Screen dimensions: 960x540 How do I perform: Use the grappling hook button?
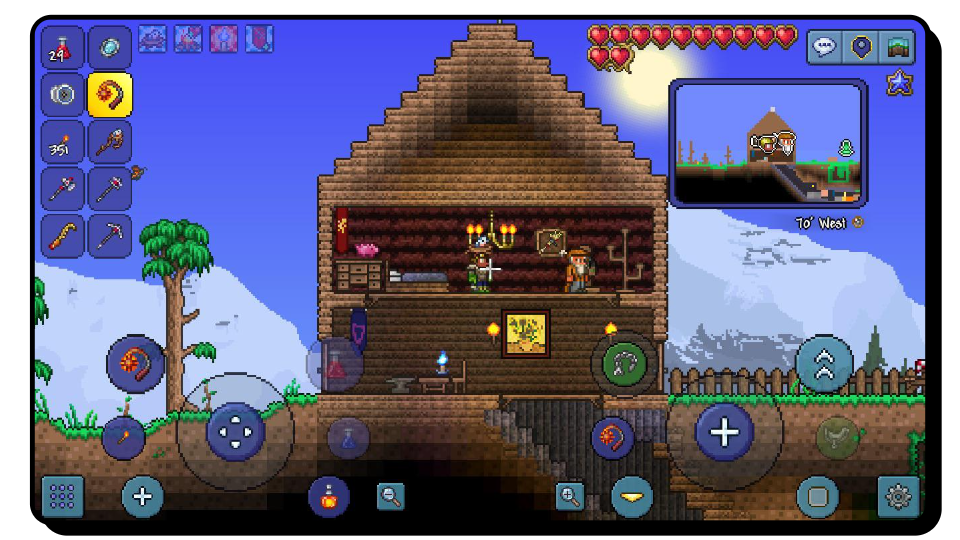pyautogui.click(x=625, y=364)
